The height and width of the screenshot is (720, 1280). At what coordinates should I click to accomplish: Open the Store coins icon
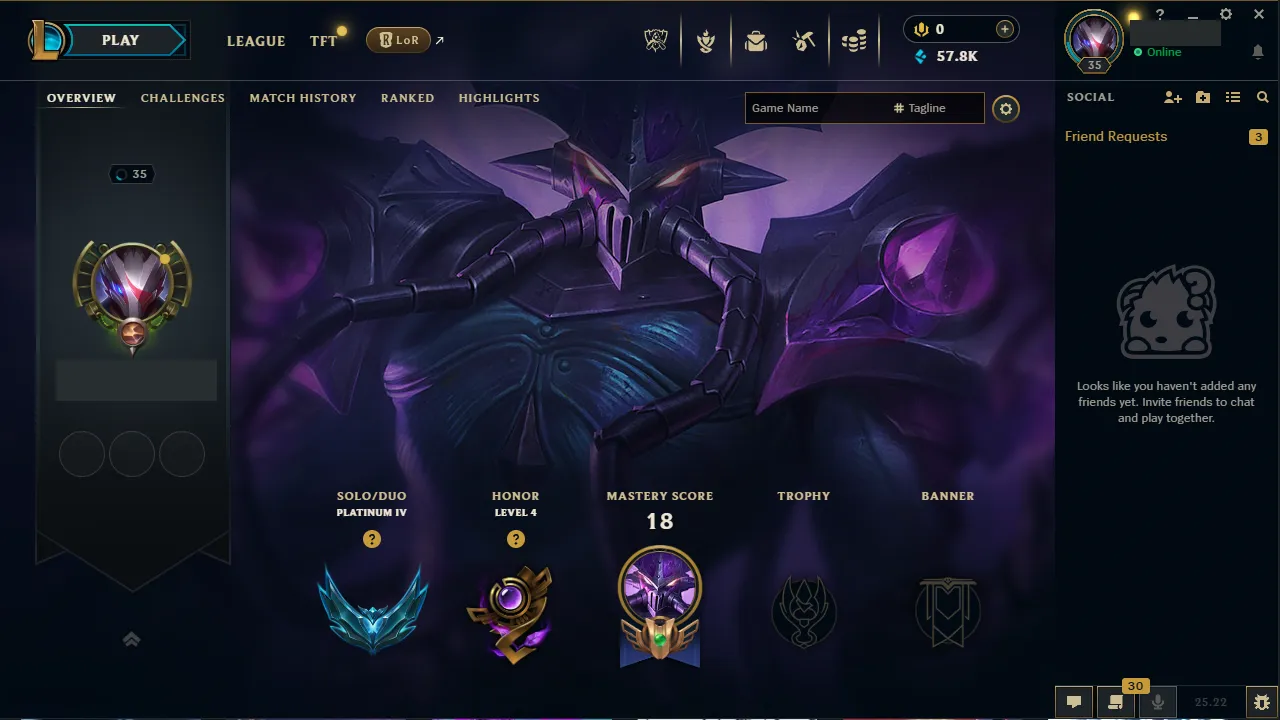click(855, 41)
